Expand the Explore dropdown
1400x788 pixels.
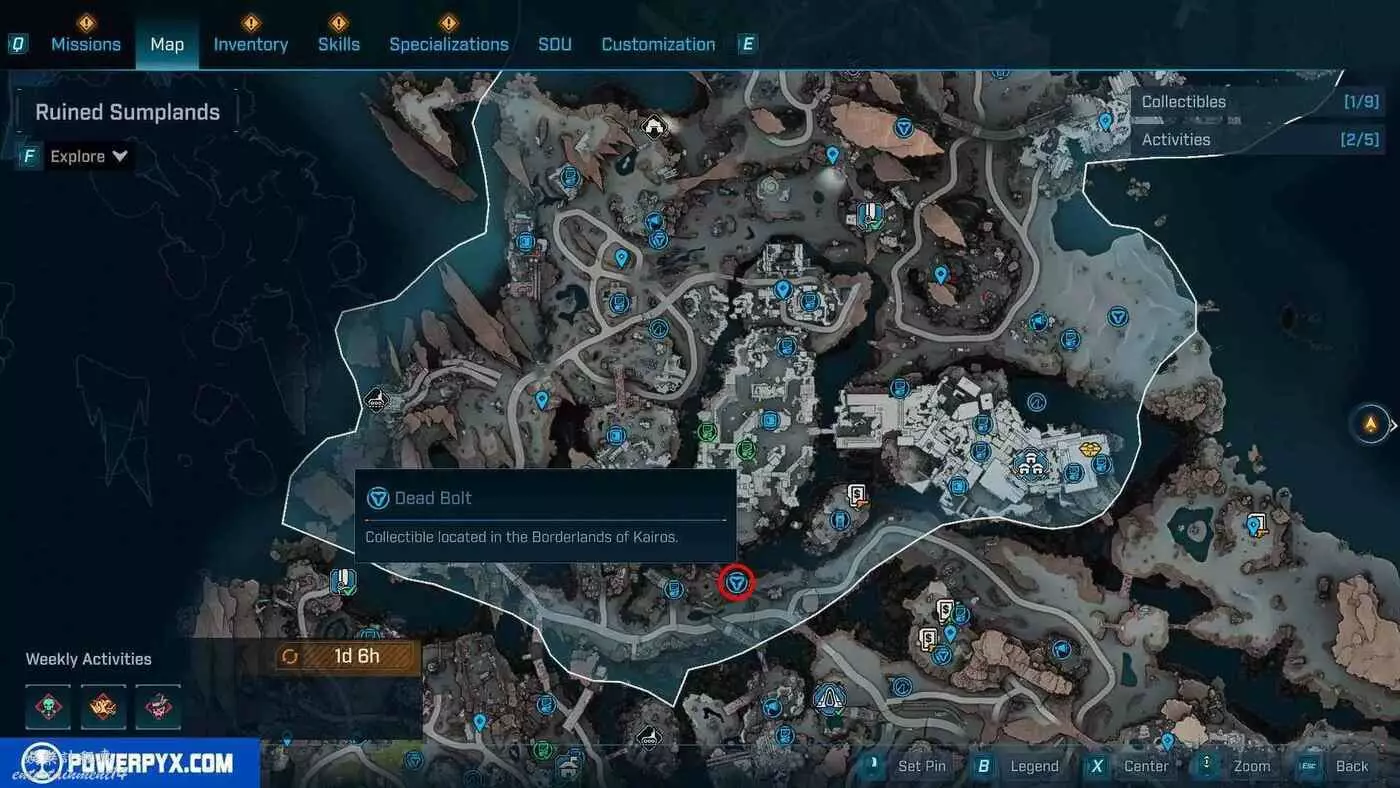pos(89,156)
